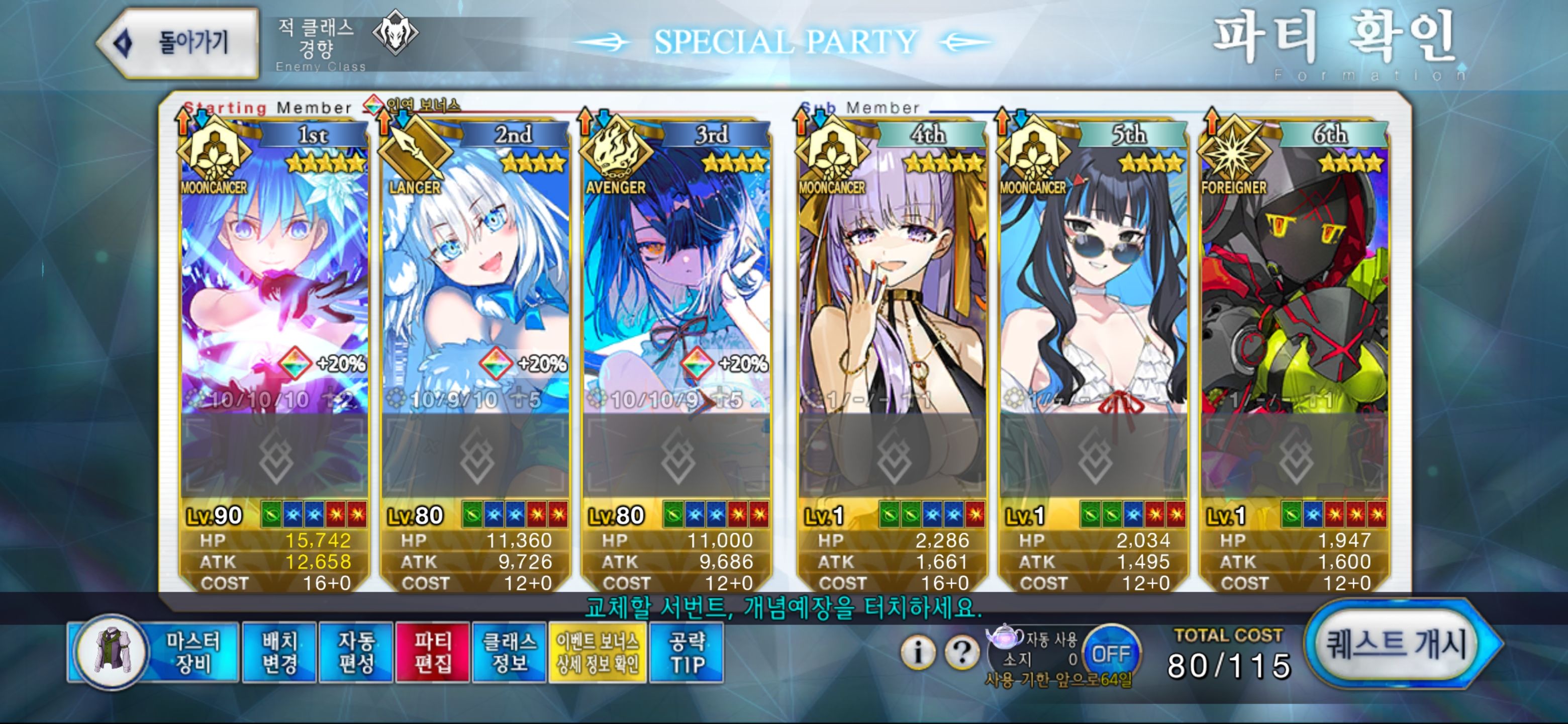
Task: Tap the 배치 변경 button
Action: pos(279,652)
